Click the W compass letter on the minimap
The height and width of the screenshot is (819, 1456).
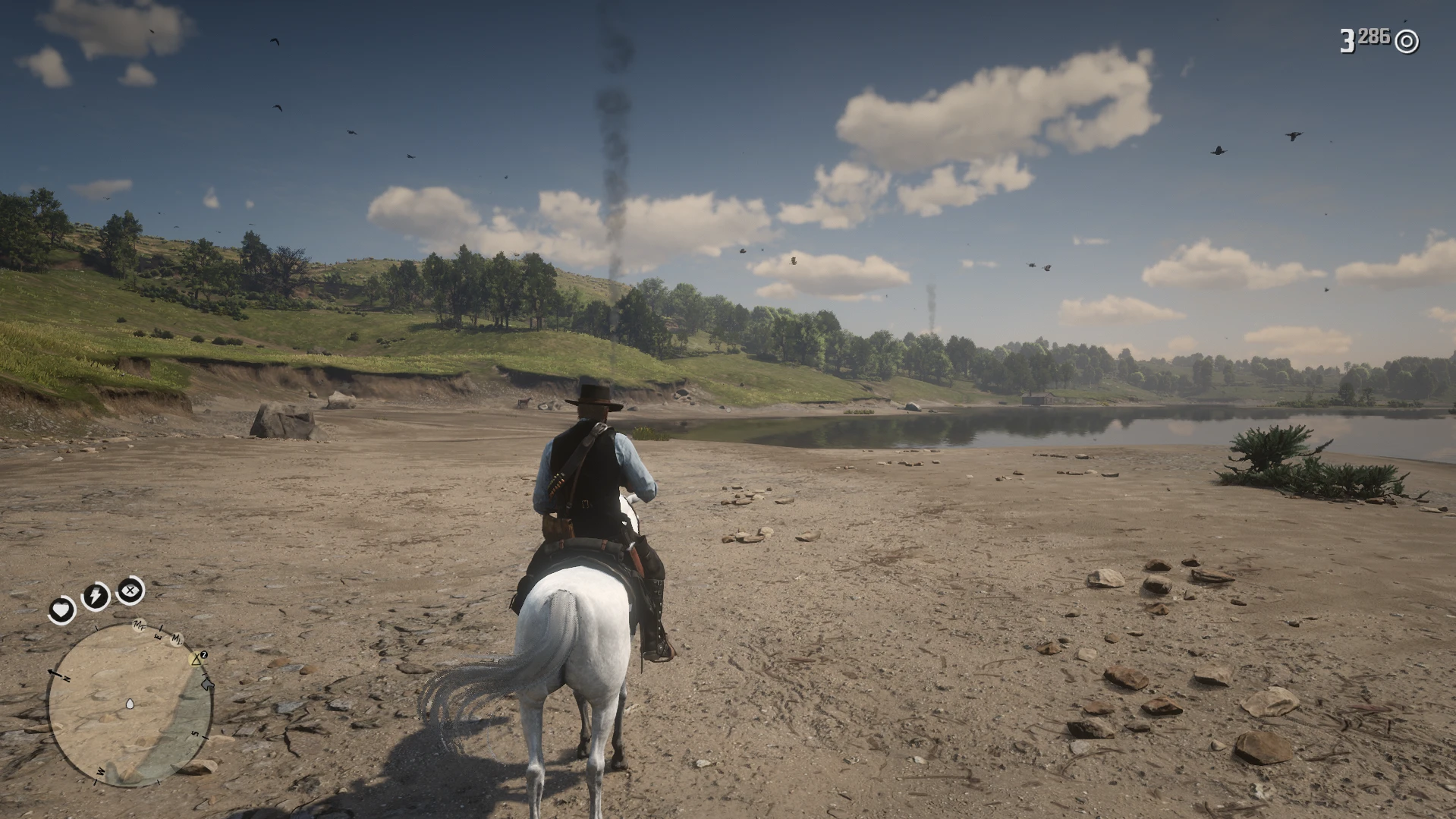tap(99, 771)
